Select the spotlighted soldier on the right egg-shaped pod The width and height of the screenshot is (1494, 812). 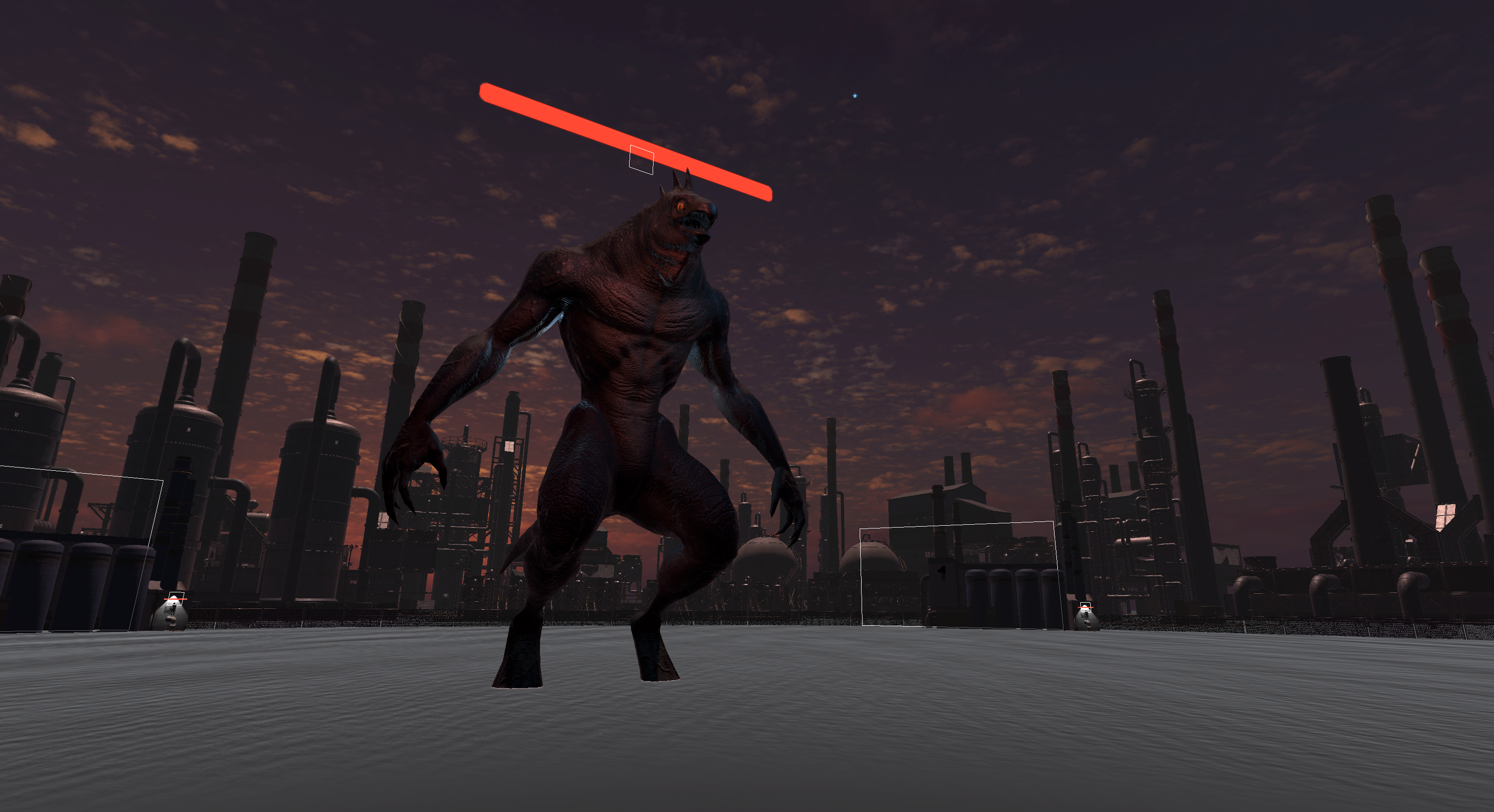(1086, 615)
